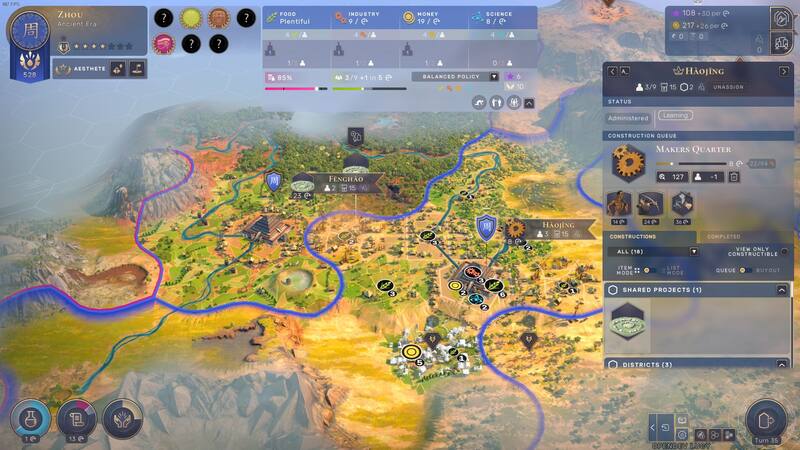Viewport: 800px width, 450px height.
Task: Select the yellow sun culture badge
Action: (x=190, y=18)
